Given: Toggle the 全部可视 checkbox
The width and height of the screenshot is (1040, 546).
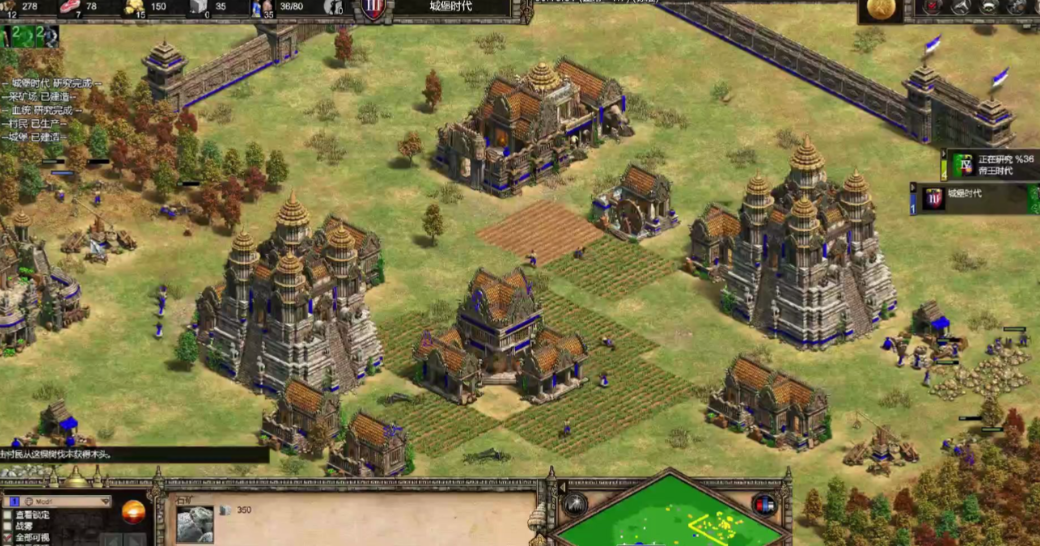Looking at the screenshot, I should (x=8, y=537).
